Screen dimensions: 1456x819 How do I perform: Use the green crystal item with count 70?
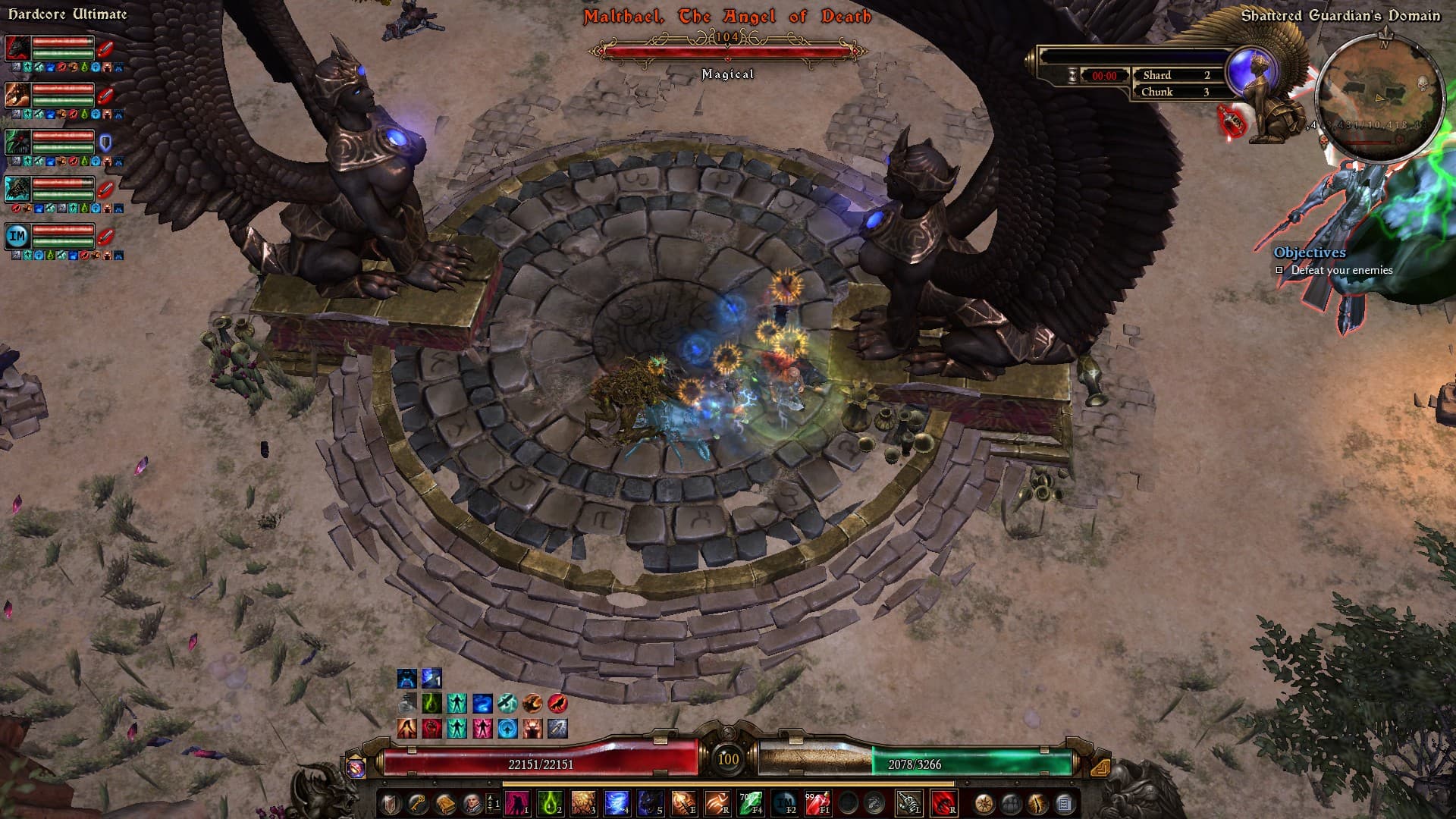pyautogui.click(x=750, y=803)
